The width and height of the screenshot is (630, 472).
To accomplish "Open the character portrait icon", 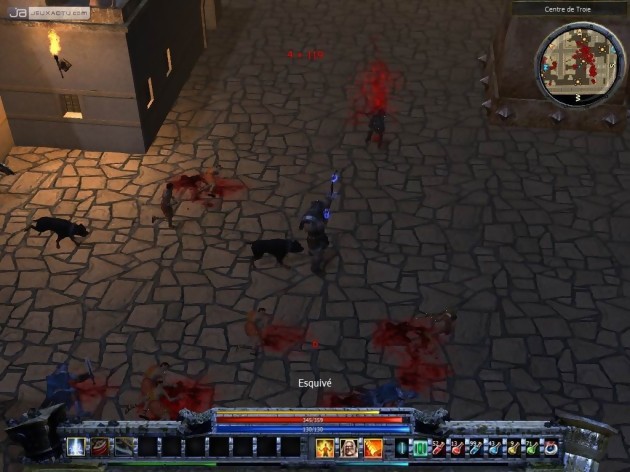I will [349, 447].
